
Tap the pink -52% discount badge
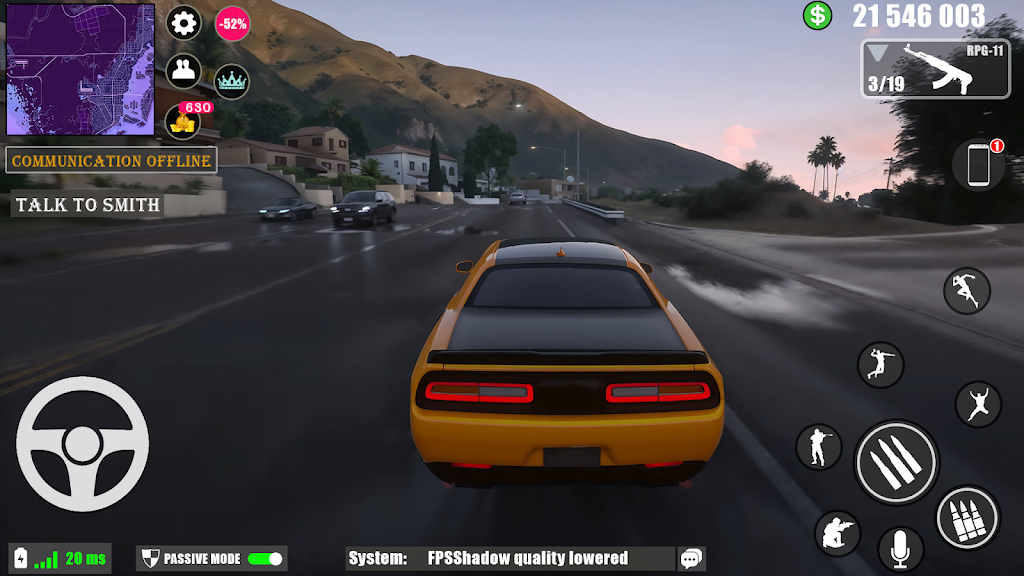(233, 24)
